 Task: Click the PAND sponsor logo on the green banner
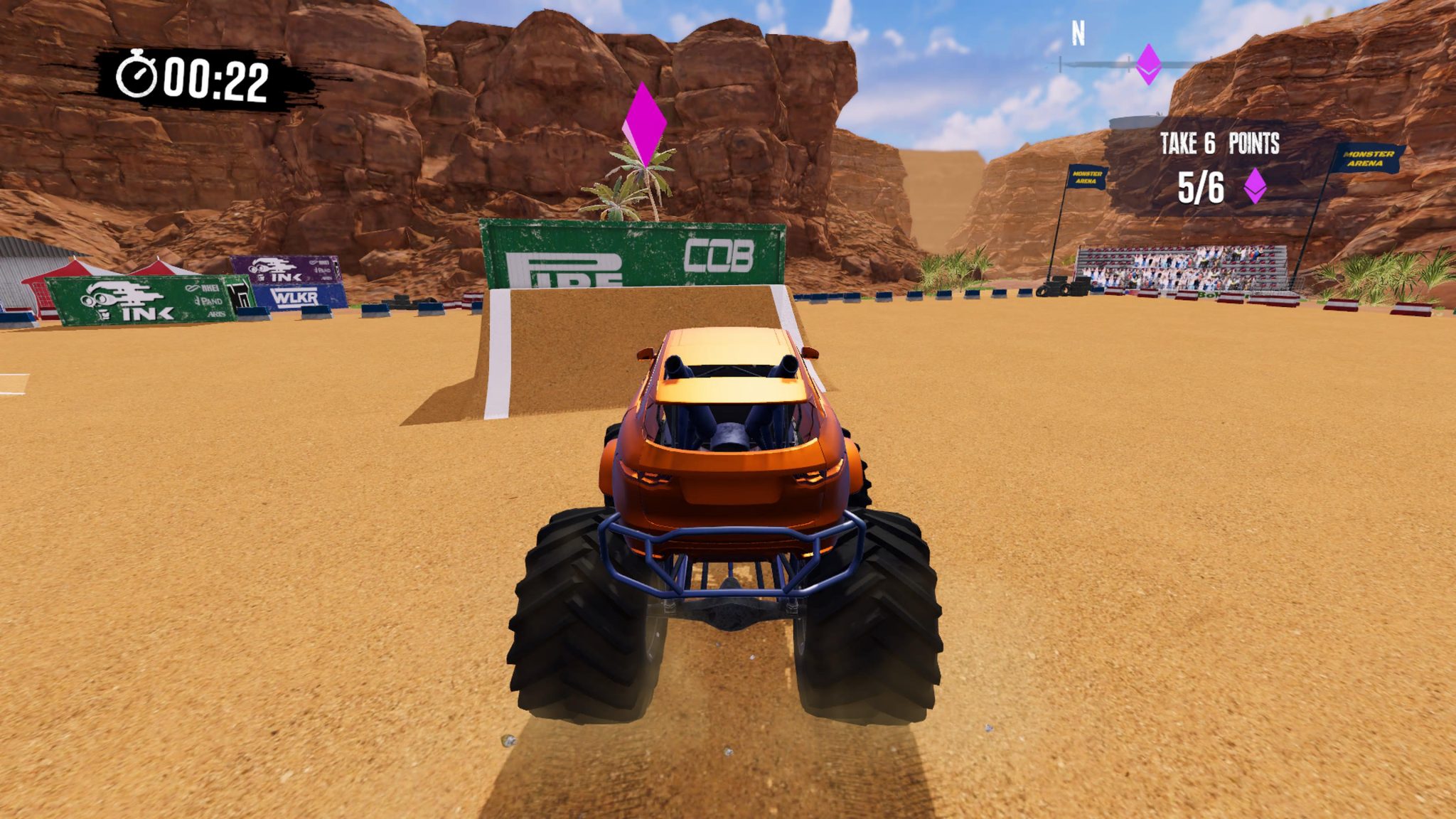click(210, 301)
